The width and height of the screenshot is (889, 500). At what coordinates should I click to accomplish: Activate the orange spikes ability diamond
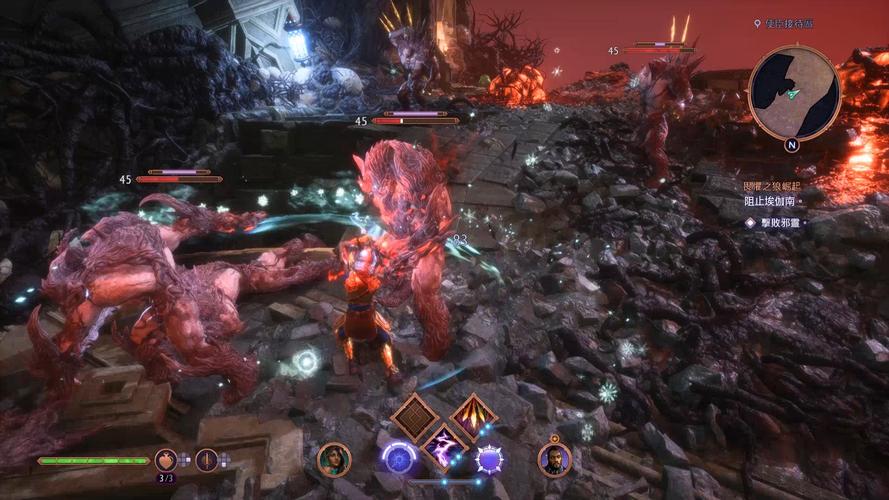coord(473,417)
